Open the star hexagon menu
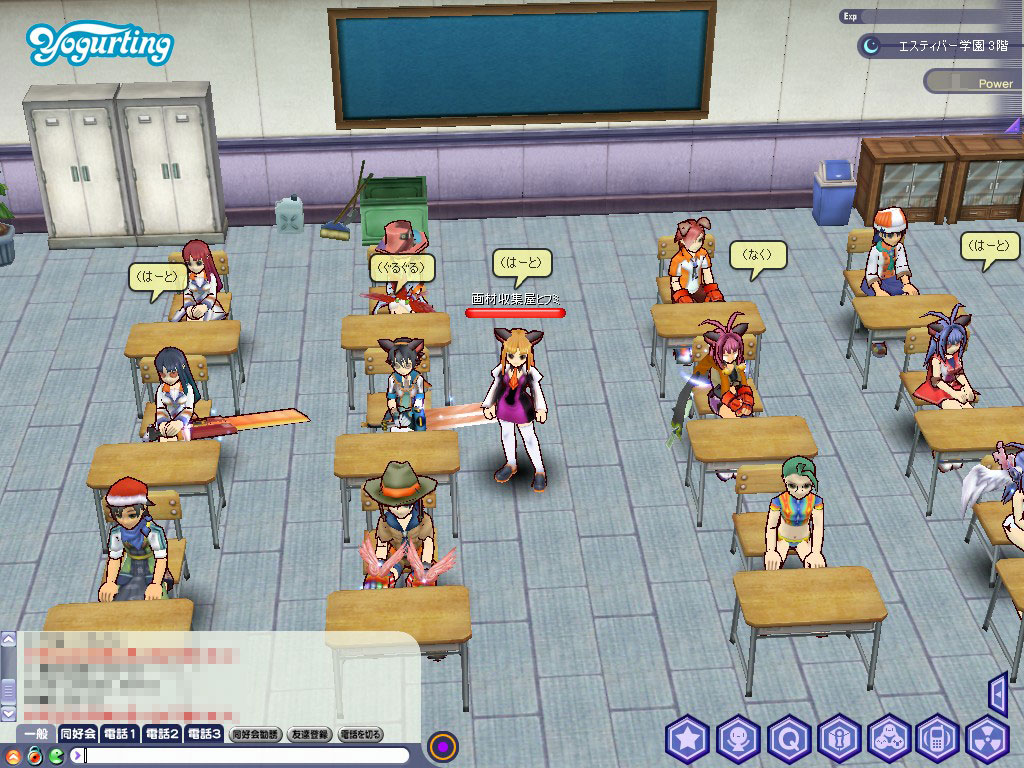Viewport: 1024px width, 768px height. coord(688,740)
